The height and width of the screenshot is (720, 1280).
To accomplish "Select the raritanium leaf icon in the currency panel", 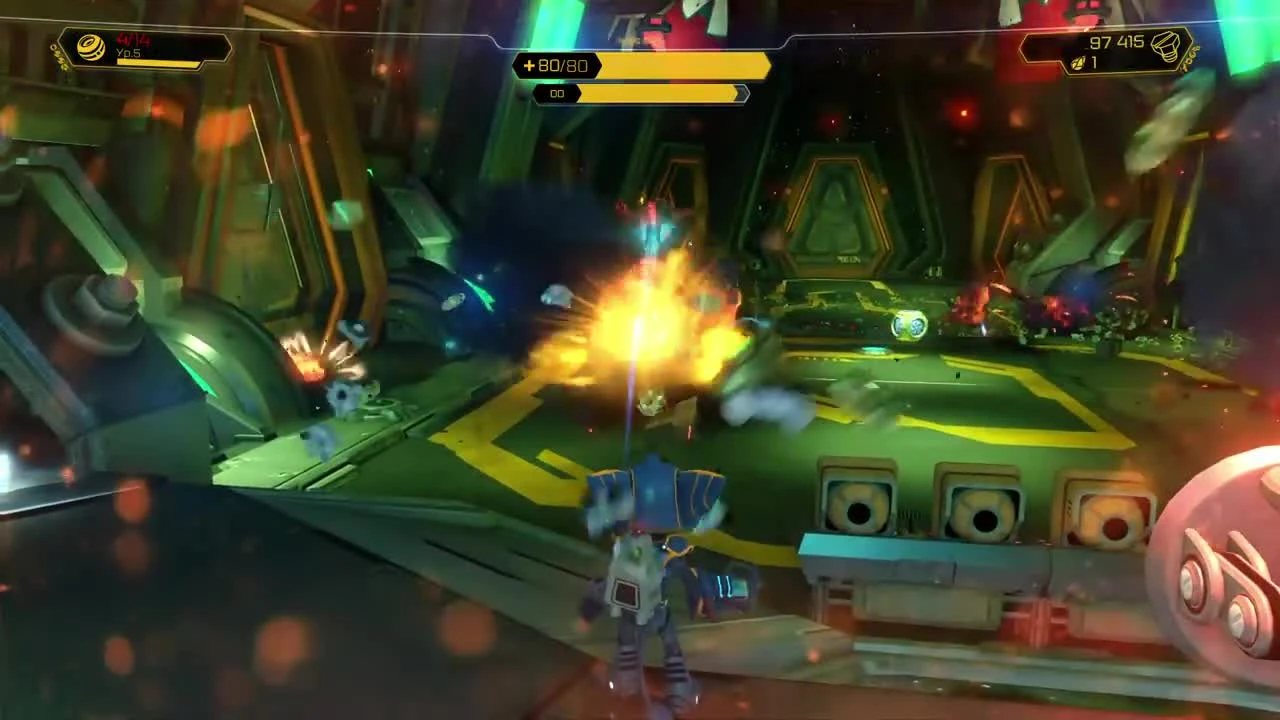I will pos(1082,62).
